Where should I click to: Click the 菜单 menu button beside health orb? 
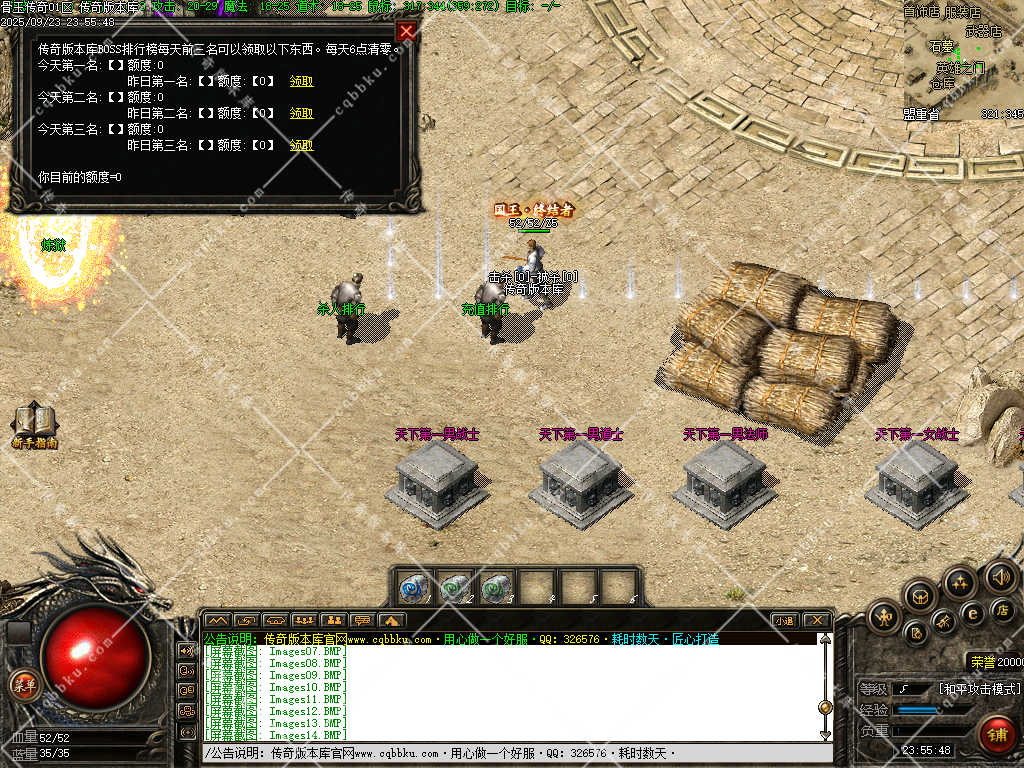point(23,685)
